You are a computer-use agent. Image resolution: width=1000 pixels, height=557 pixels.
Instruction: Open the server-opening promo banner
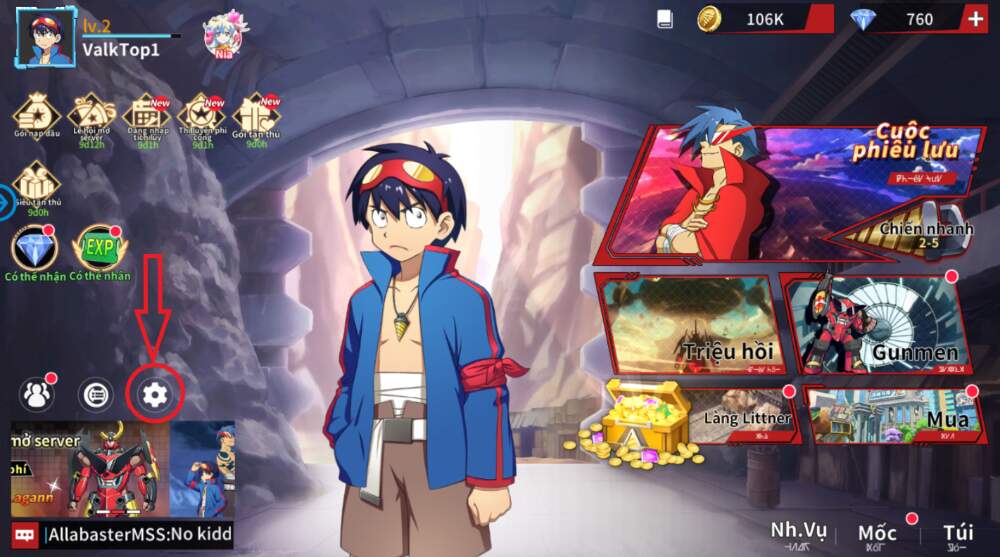pos(122,469)
